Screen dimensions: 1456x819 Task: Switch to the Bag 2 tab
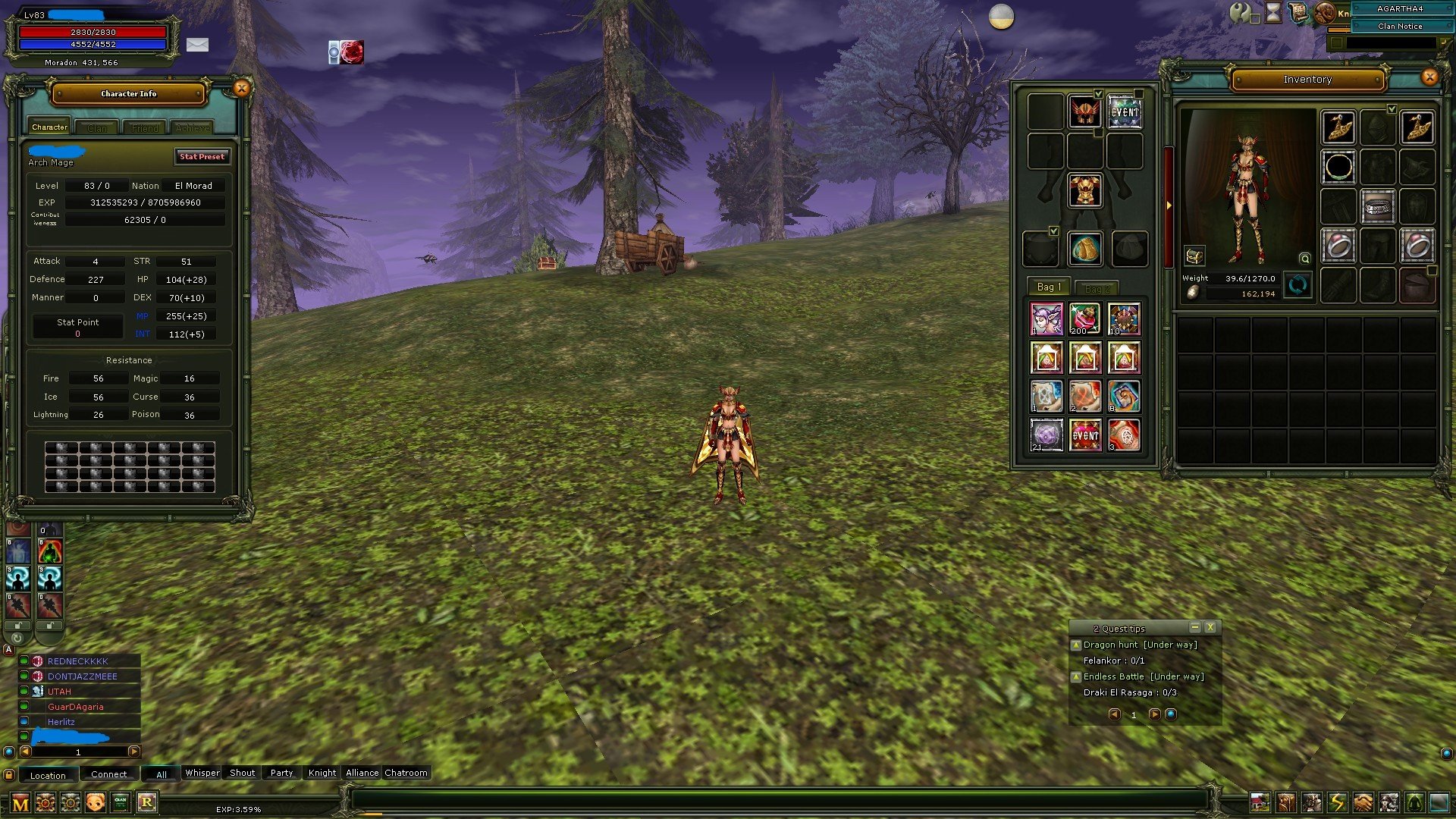(1097, 287)
